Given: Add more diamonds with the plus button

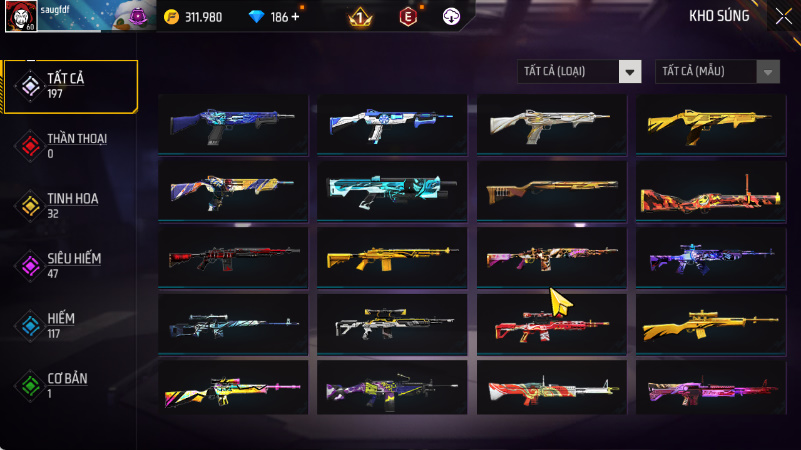Looking at the screenshot, I should [x=295, y=17].
